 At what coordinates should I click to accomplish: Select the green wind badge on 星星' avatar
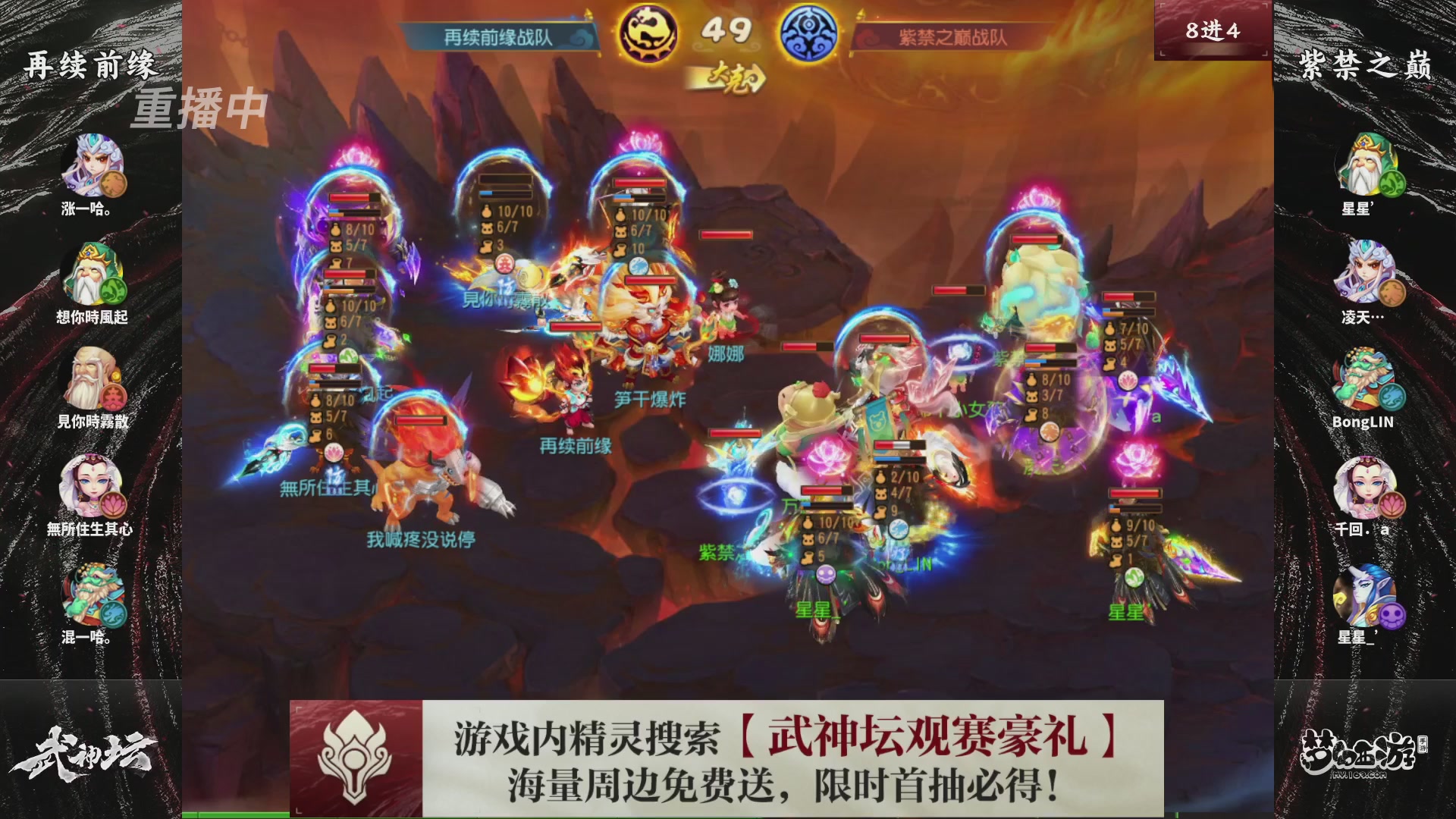point(1394,182)
